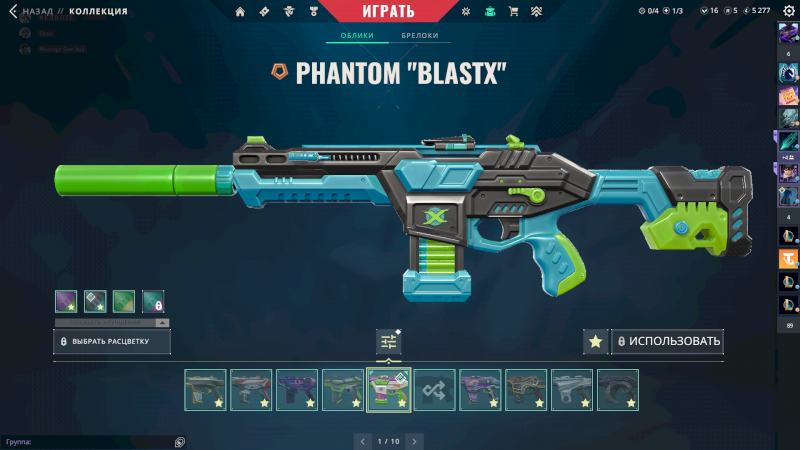
Task: Open the store shopping cart icon
Action: pos(513,12)
